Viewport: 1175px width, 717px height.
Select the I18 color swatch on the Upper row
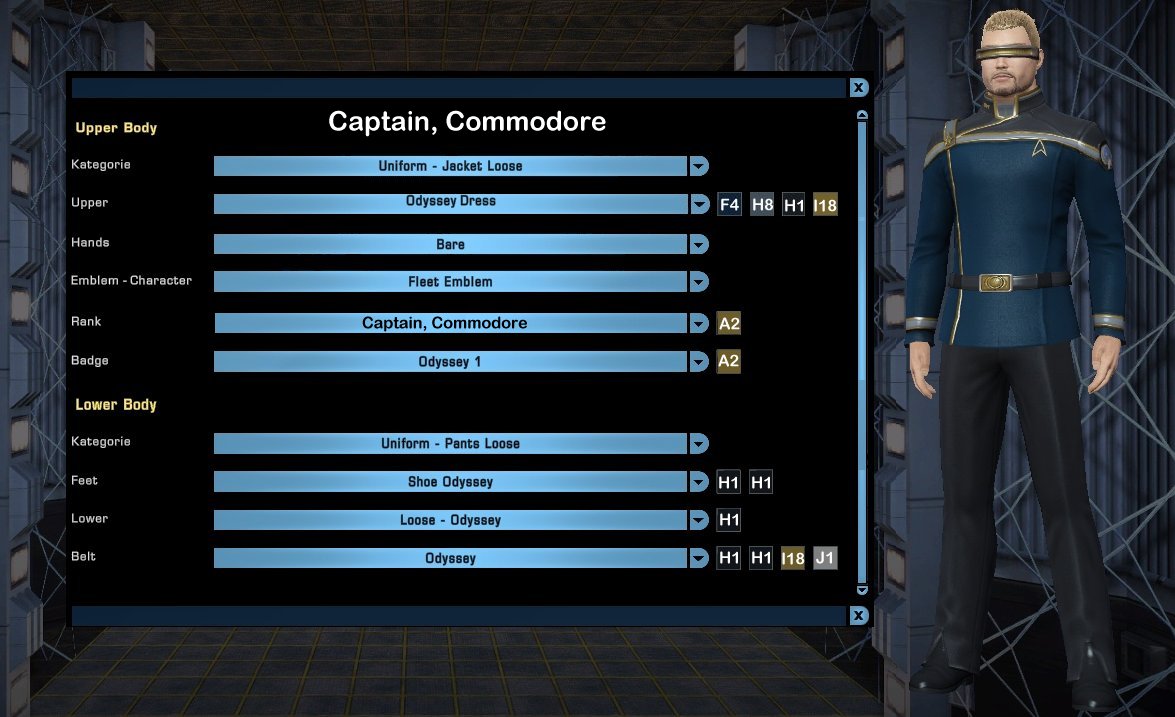[825, 205]
